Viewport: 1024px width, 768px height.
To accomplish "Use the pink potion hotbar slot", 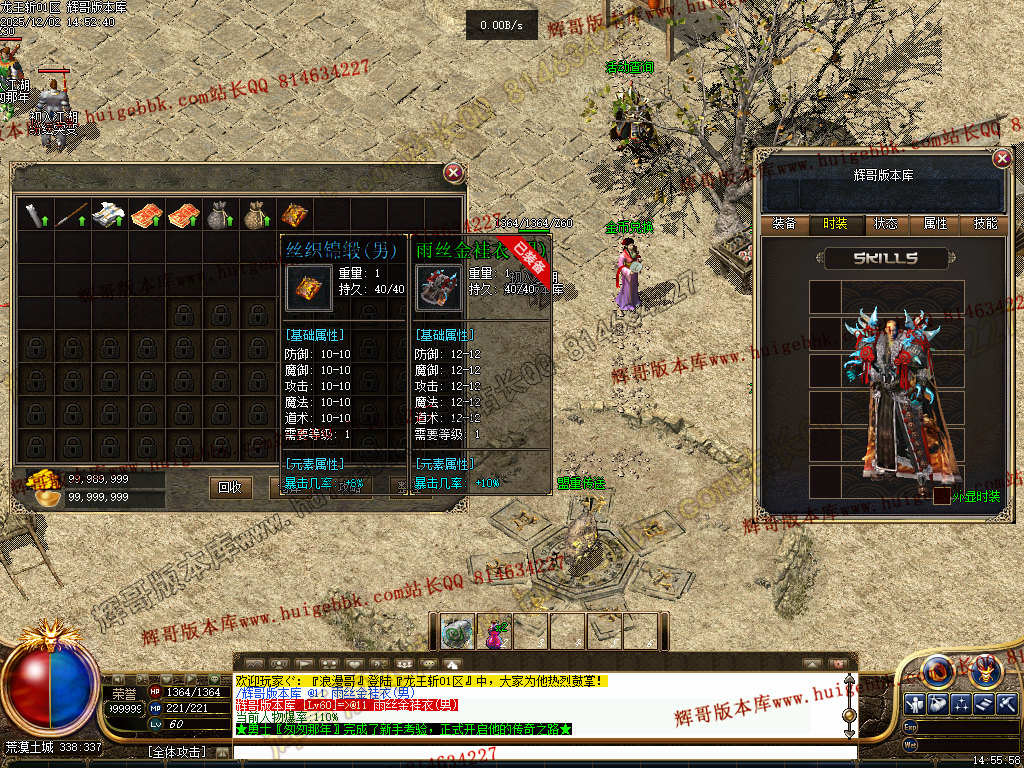I will click(494, 632).
